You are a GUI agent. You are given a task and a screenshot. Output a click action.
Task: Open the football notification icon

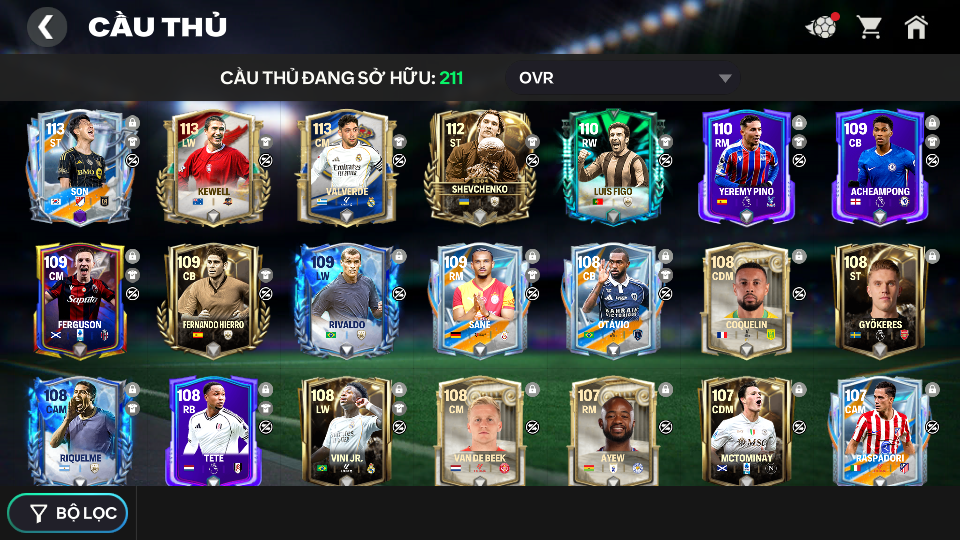[x=821, y=27]
